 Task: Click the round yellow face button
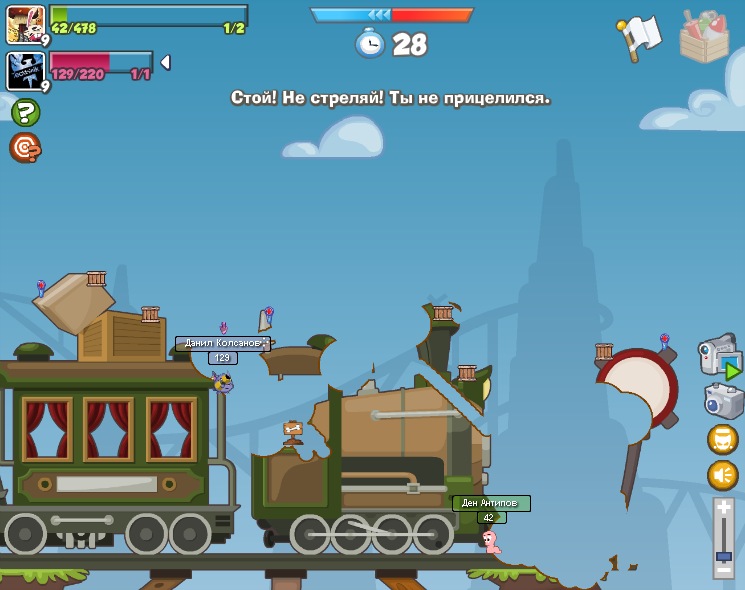tap(723, 439)
